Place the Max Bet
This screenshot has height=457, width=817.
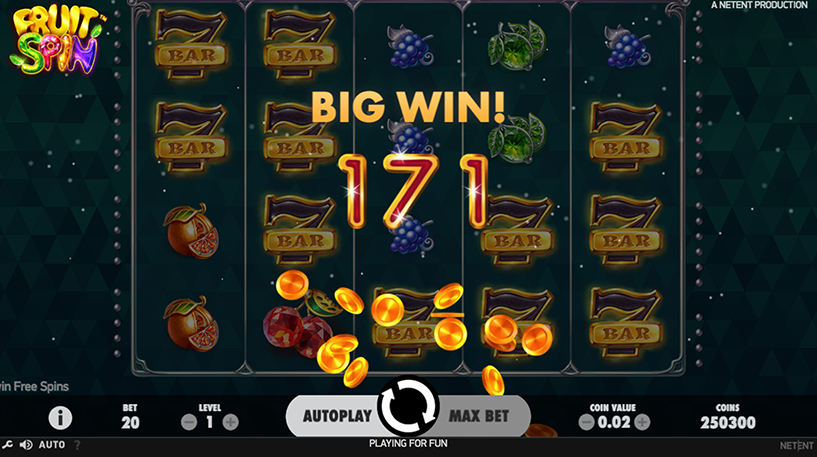(480, 414)
